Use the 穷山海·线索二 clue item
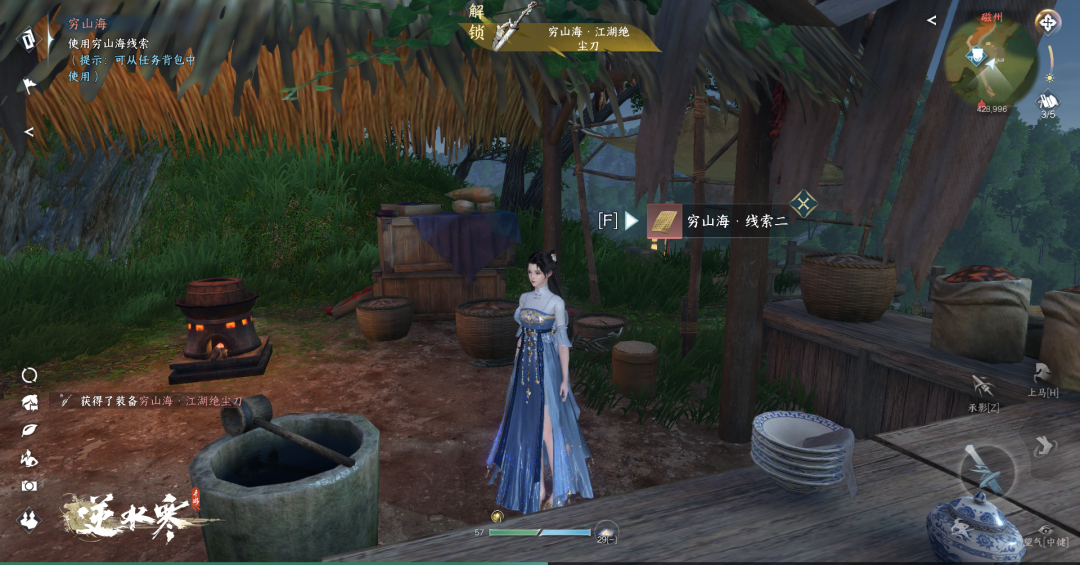1080x565 pixels. [x=717, y=221]
